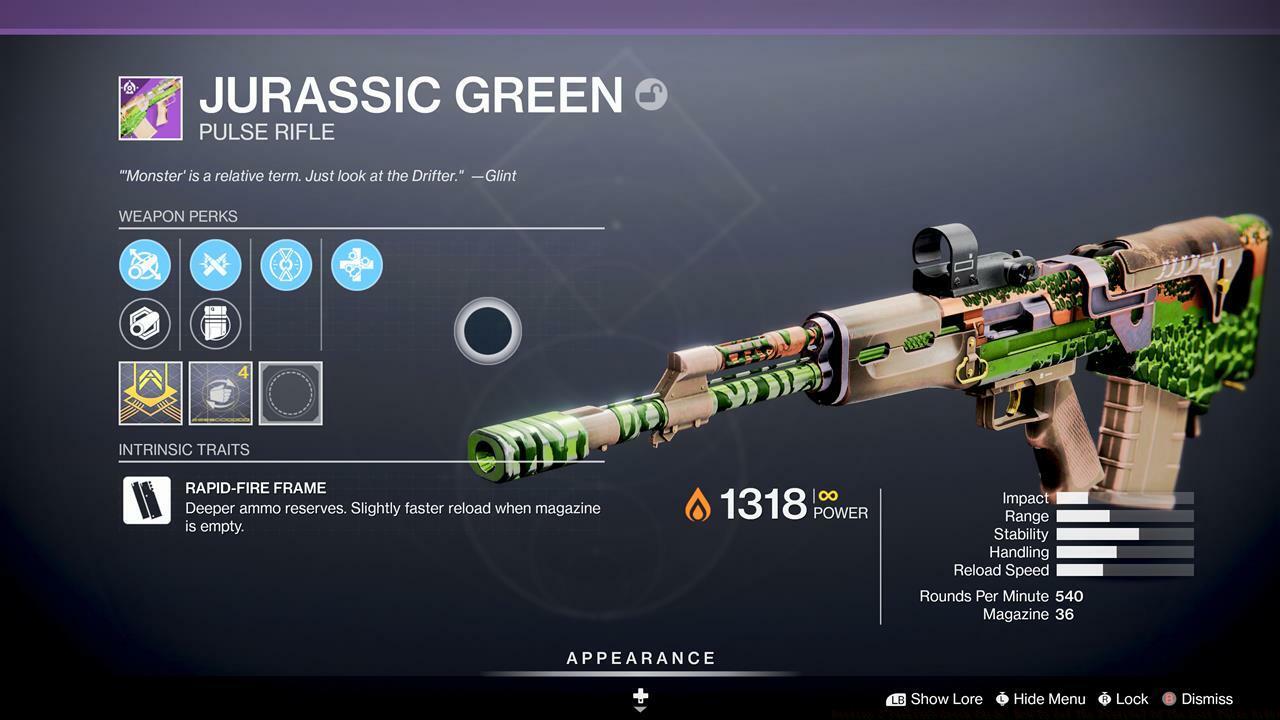Inspect the Rapid-Fire Frame intrinsic trait icon

pyautogui.click(x=146, y=500)
